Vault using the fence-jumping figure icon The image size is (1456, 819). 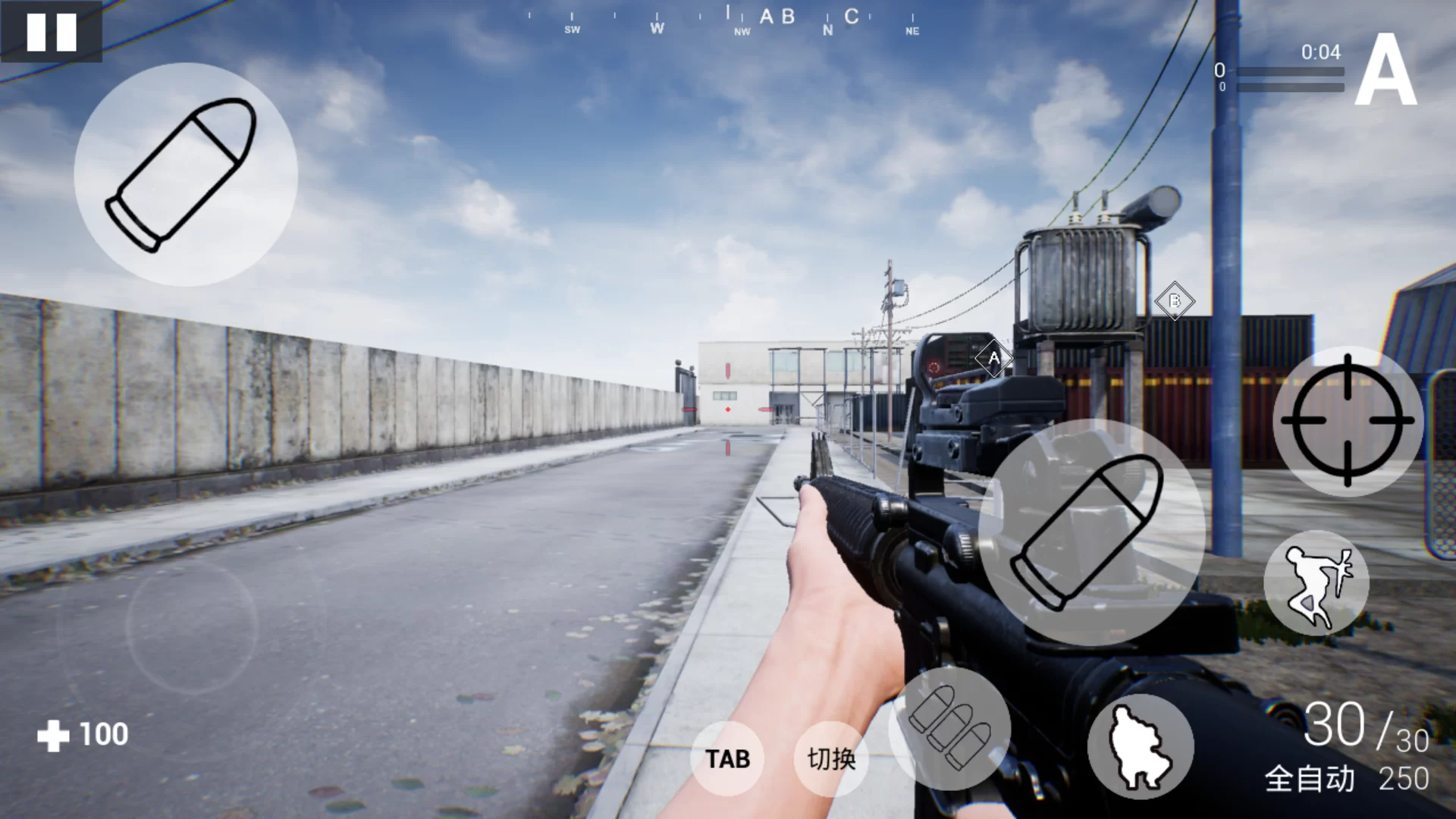pos(1316,583)
